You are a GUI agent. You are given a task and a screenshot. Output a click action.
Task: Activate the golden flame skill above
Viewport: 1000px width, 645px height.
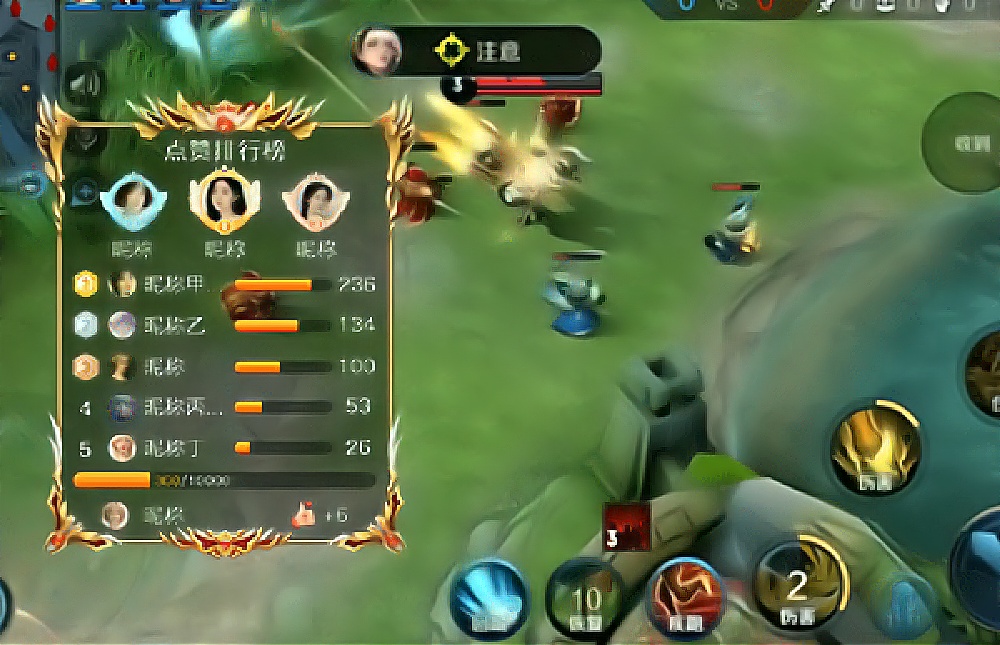875,449
